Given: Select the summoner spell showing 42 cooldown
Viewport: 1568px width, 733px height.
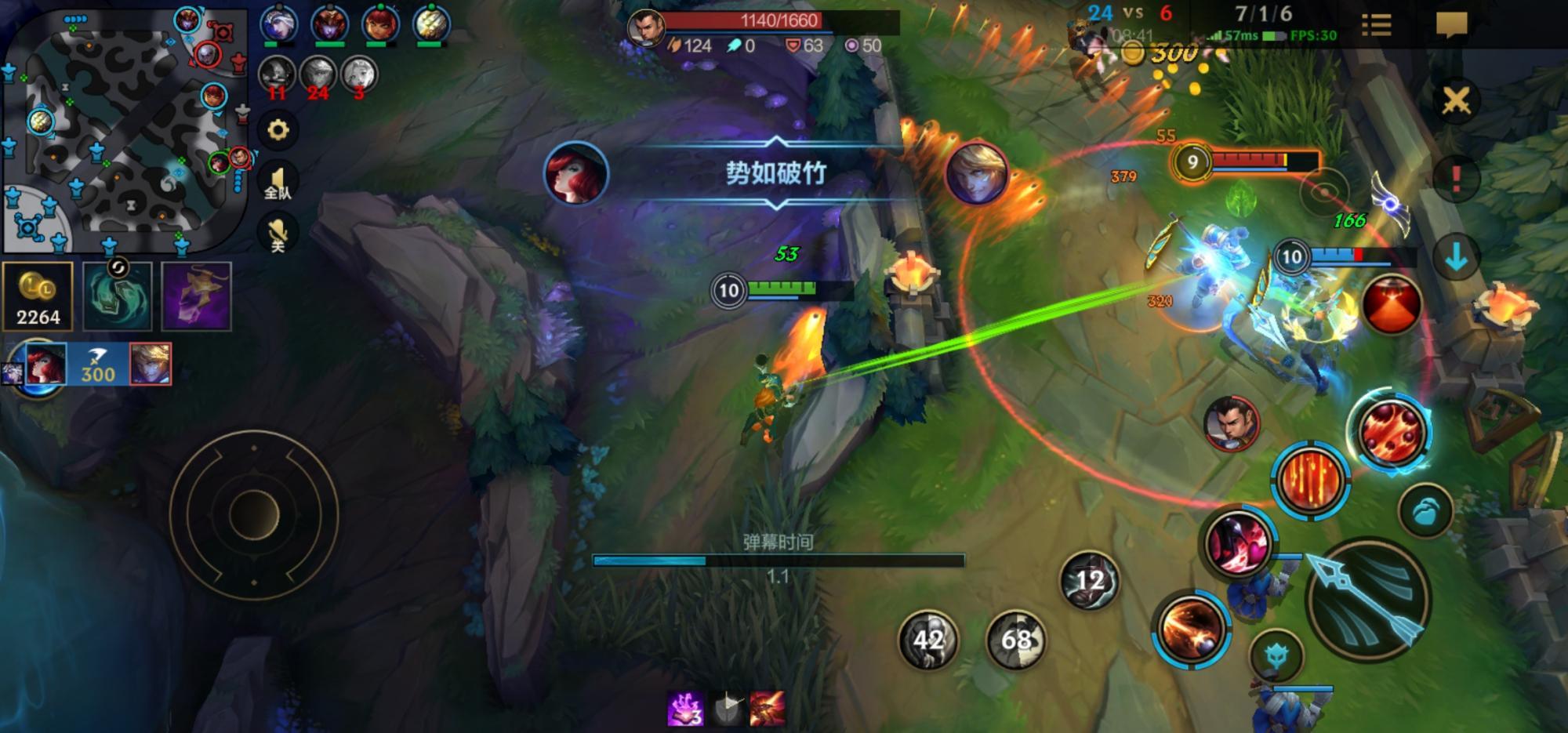Looking at the screenshot, I should pos(927,640).
